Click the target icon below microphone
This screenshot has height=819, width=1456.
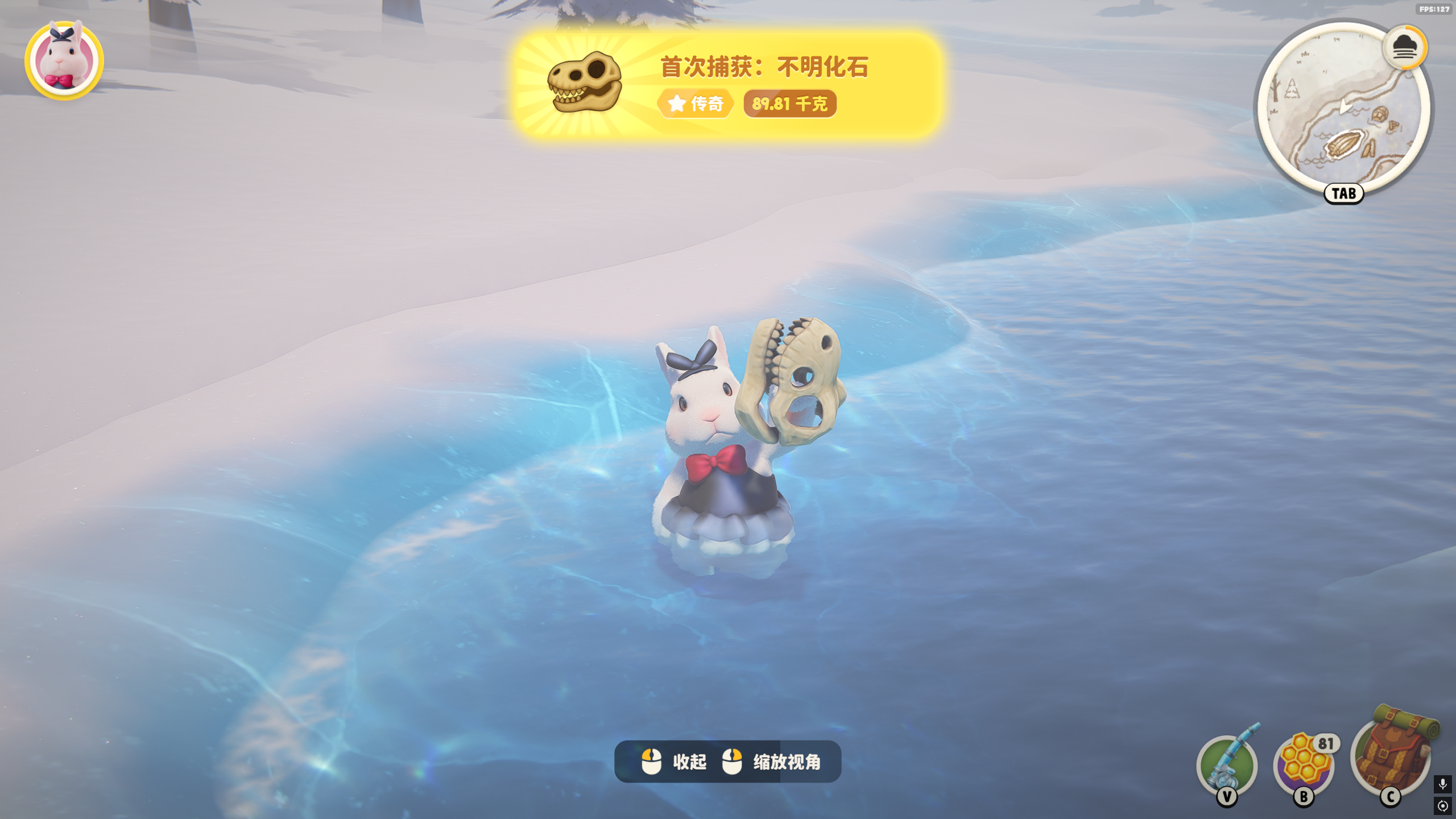pyautogui.click(x=1442, y=806)
